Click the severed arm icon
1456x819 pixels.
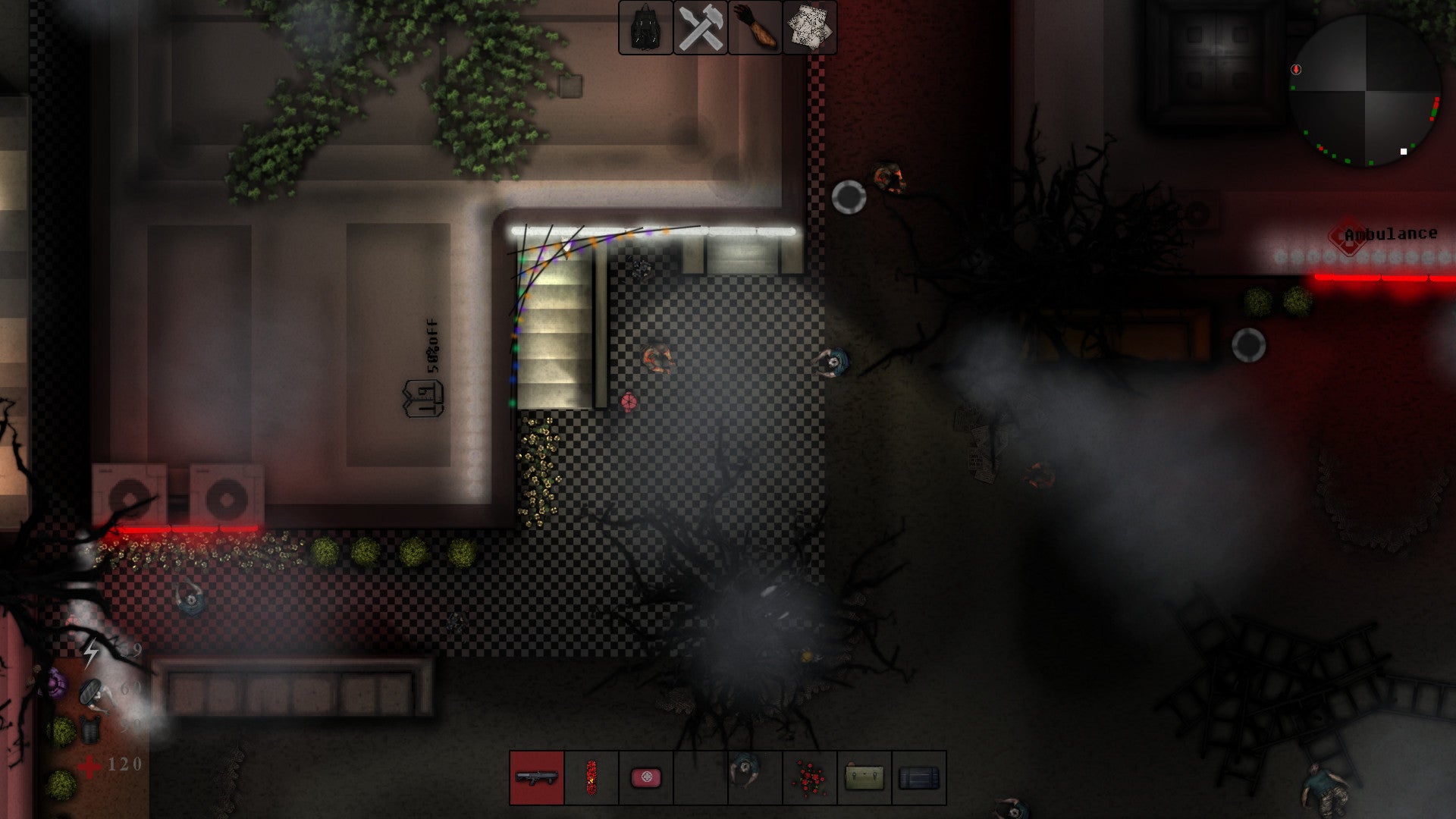tap(755, 28)
